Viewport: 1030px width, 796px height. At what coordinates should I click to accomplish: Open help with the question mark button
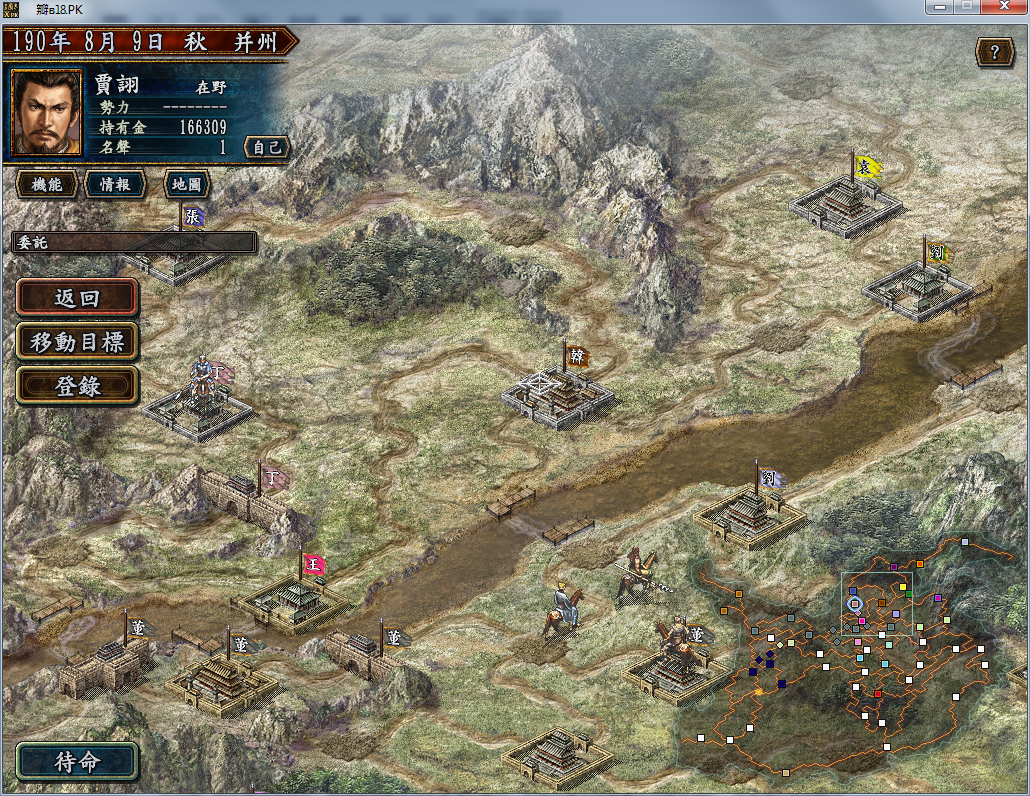coord(994,52)
